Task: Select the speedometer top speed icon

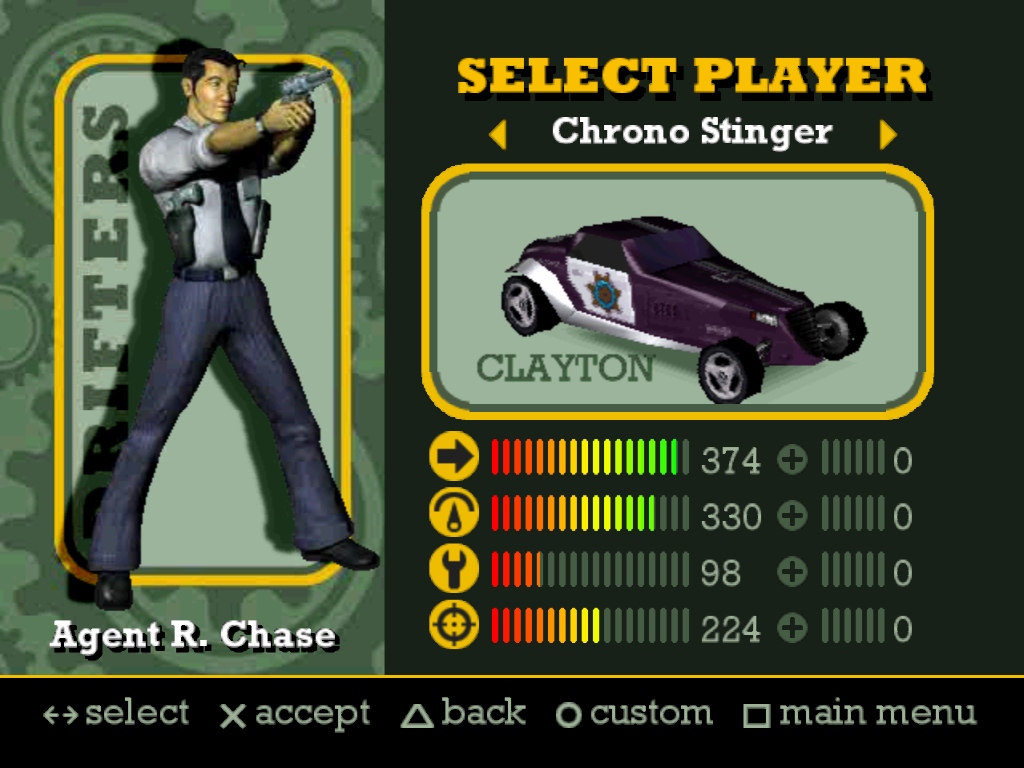Action: coord(454,514)
